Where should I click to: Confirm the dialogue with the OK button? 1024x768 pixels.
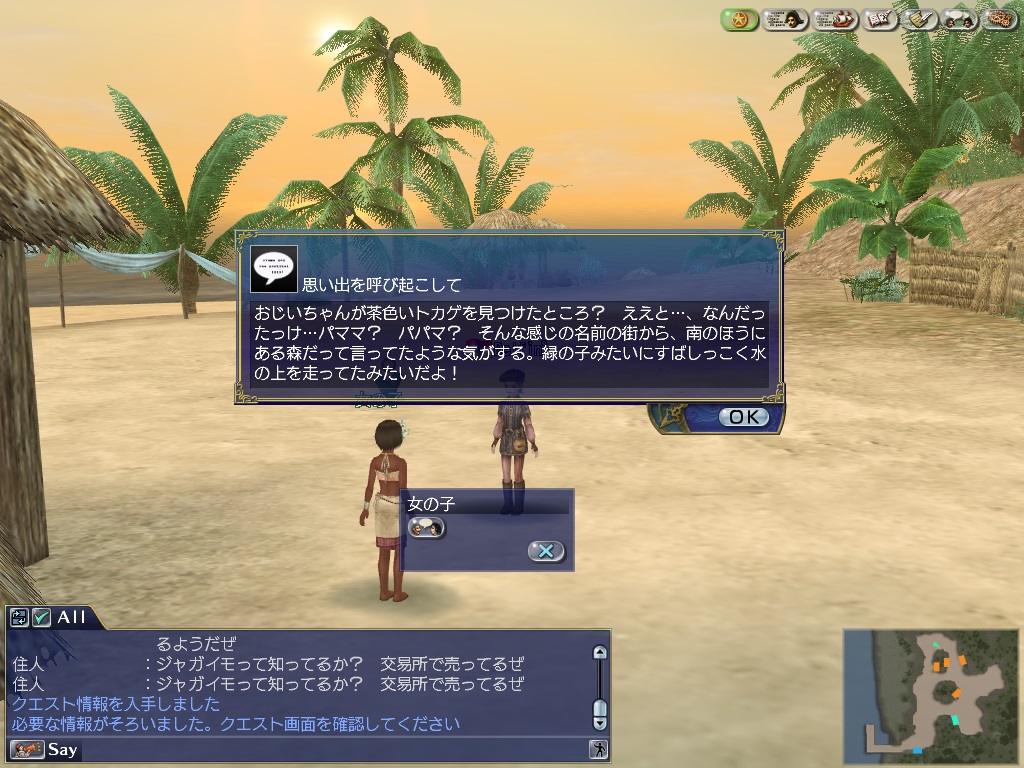744,417
